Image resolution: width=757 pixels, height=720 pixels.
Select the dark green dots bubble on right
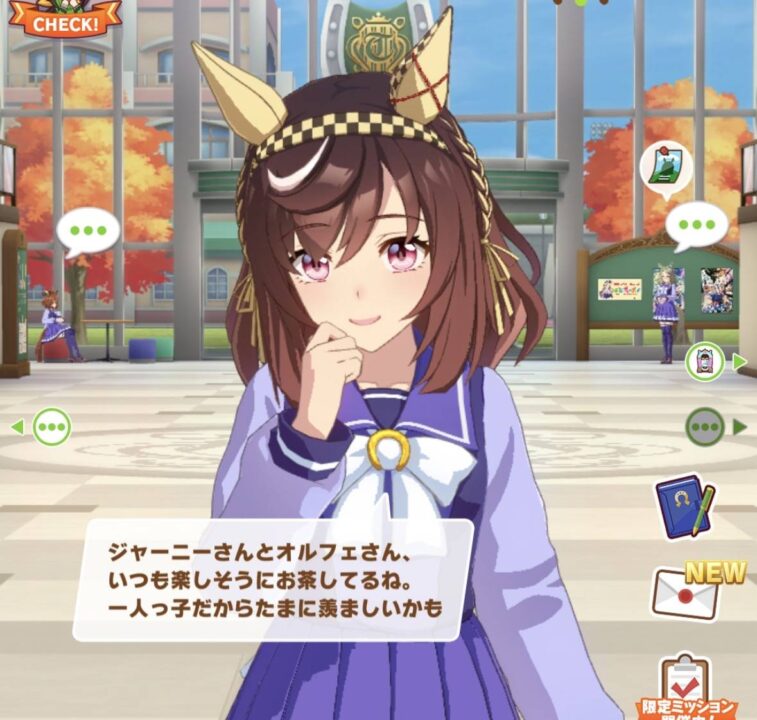tap(705, 427)
